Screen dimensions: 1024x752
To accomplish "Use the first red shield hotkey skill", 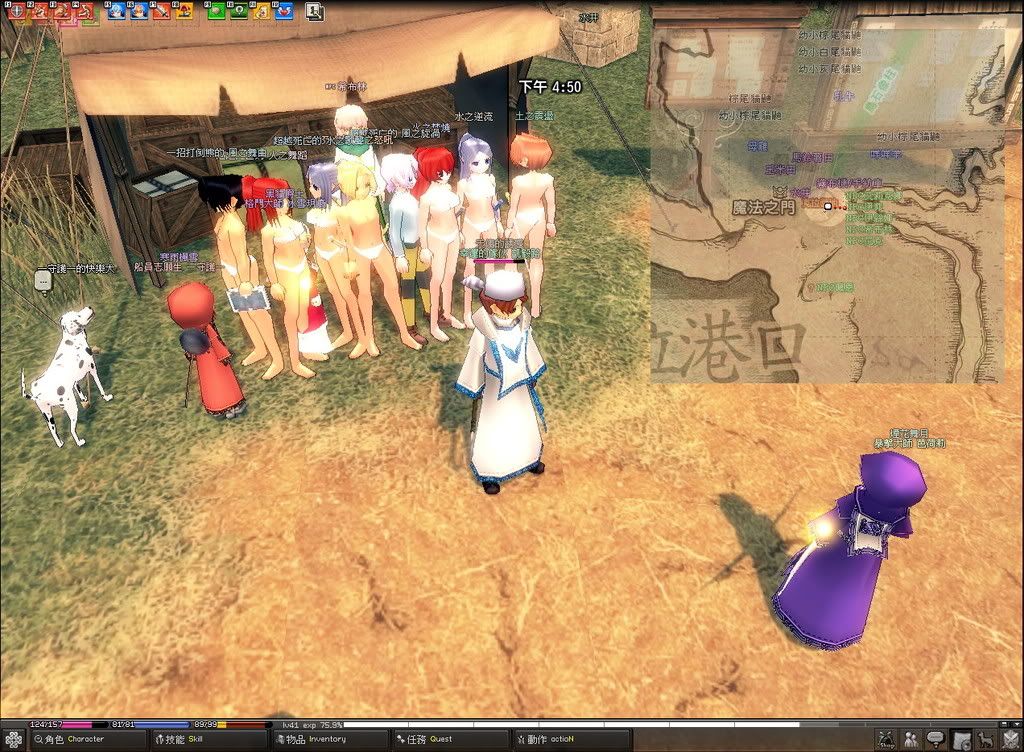I will coord(16,12).
